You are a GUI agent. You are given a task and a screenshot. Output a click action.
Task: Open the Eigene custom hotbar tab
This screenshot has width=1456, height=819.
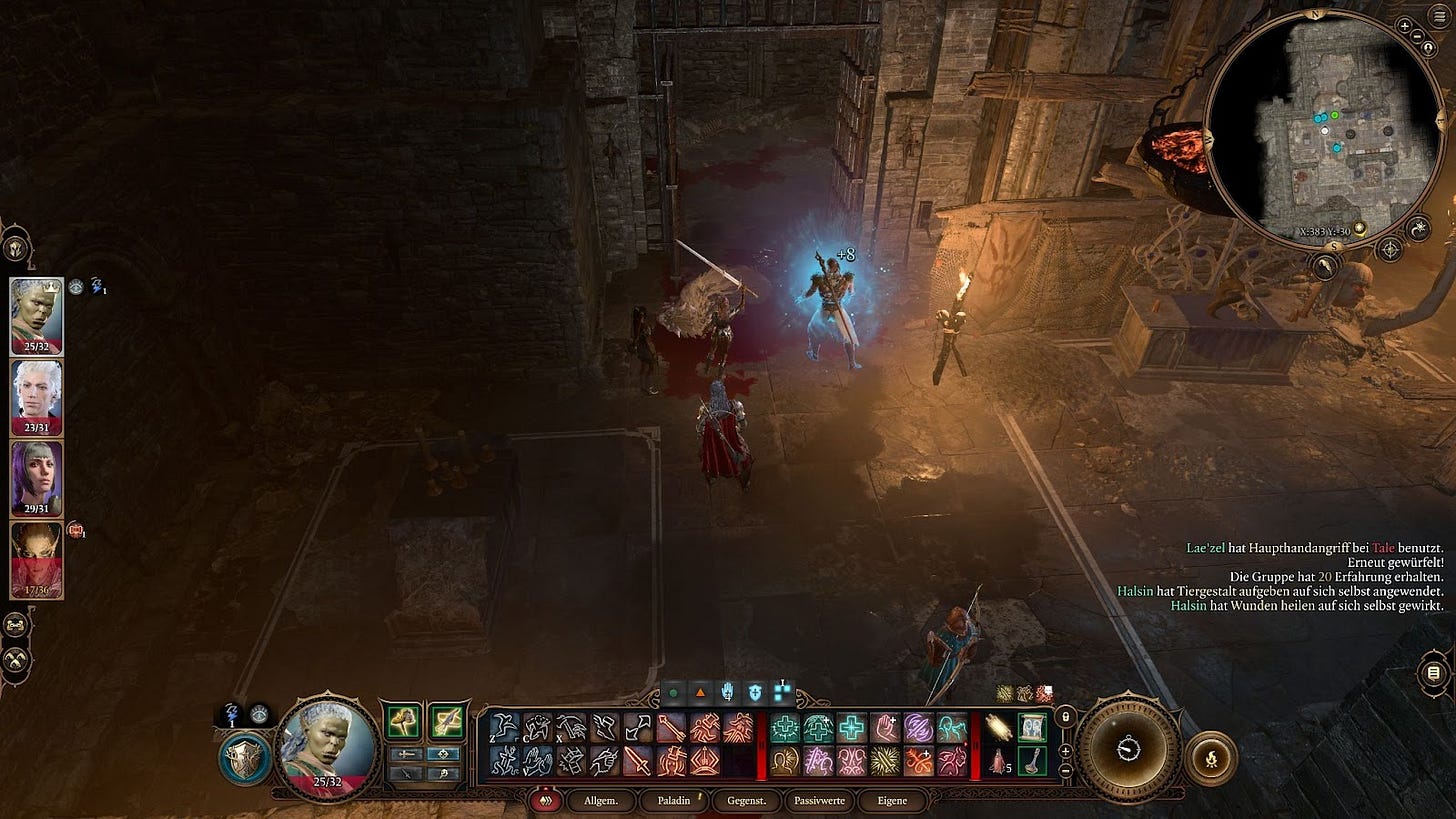[x=892, y=800]
